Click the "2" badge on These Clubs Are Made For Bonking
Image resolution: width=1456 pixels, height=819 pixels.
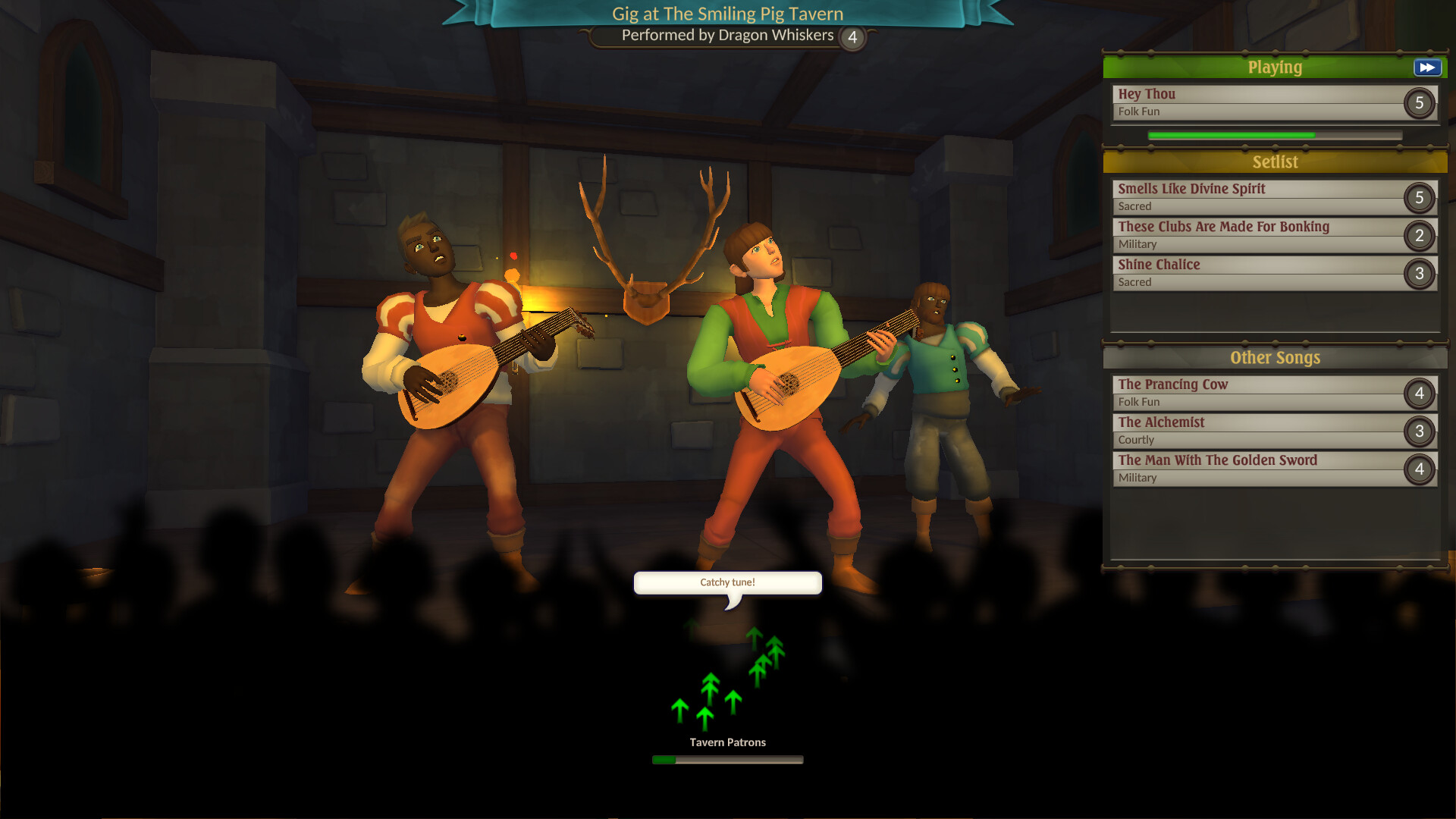click(x=1419, y=235)
